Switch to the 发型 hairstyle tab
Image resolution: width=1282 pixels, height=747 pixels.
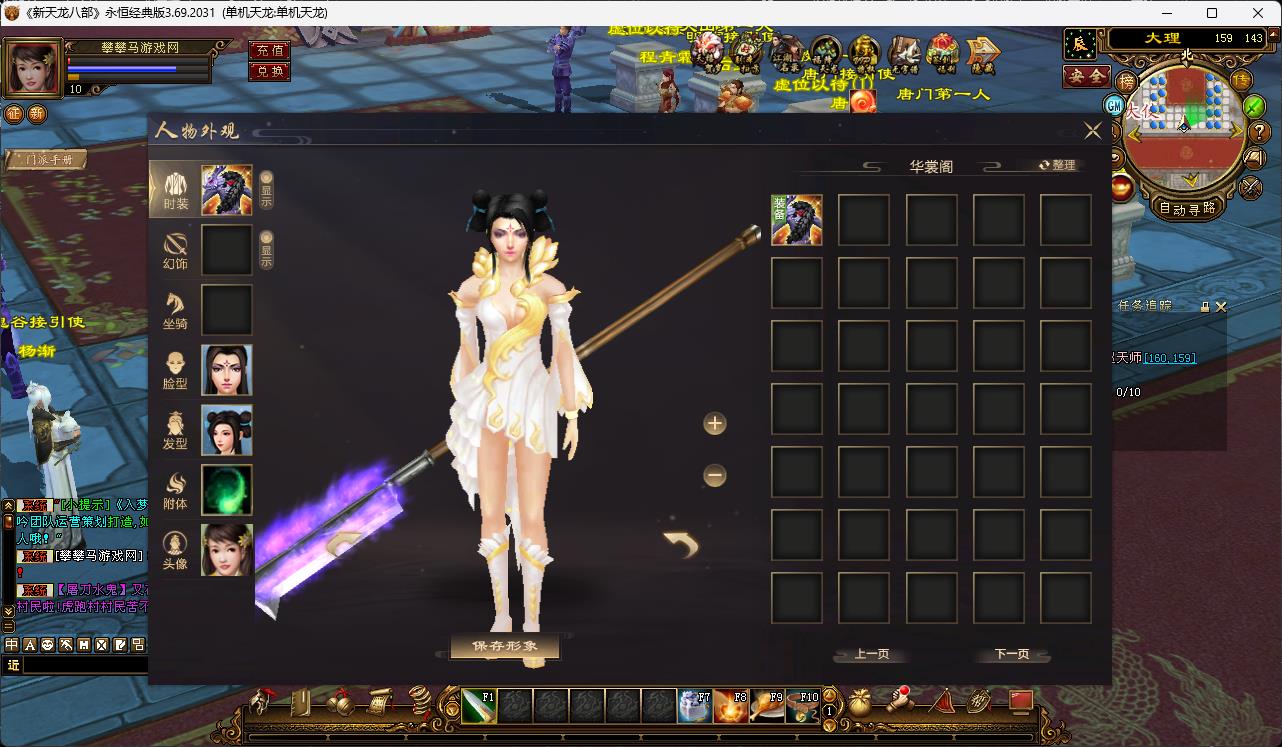click(175, 430)
